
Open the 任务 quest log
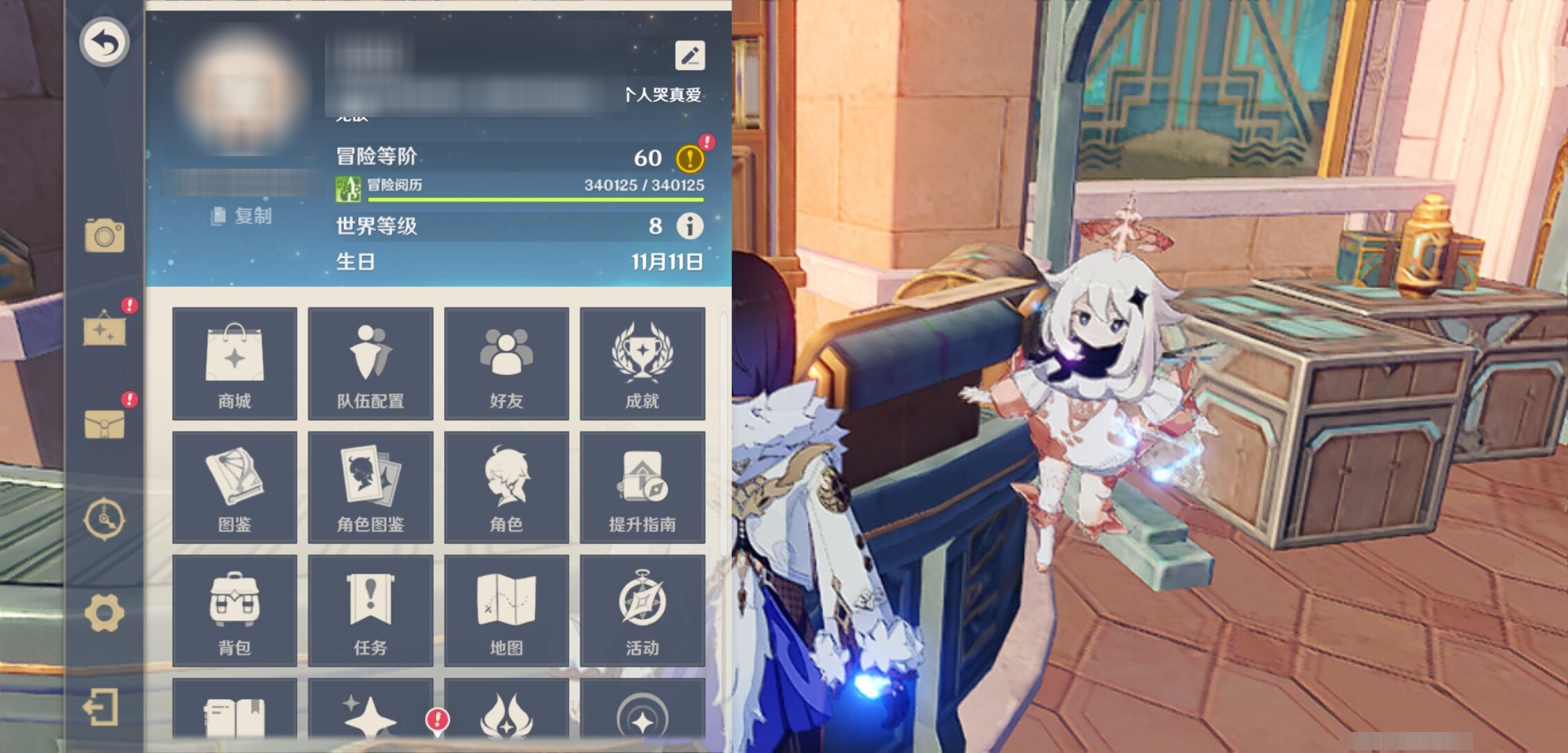coord(370,610)
